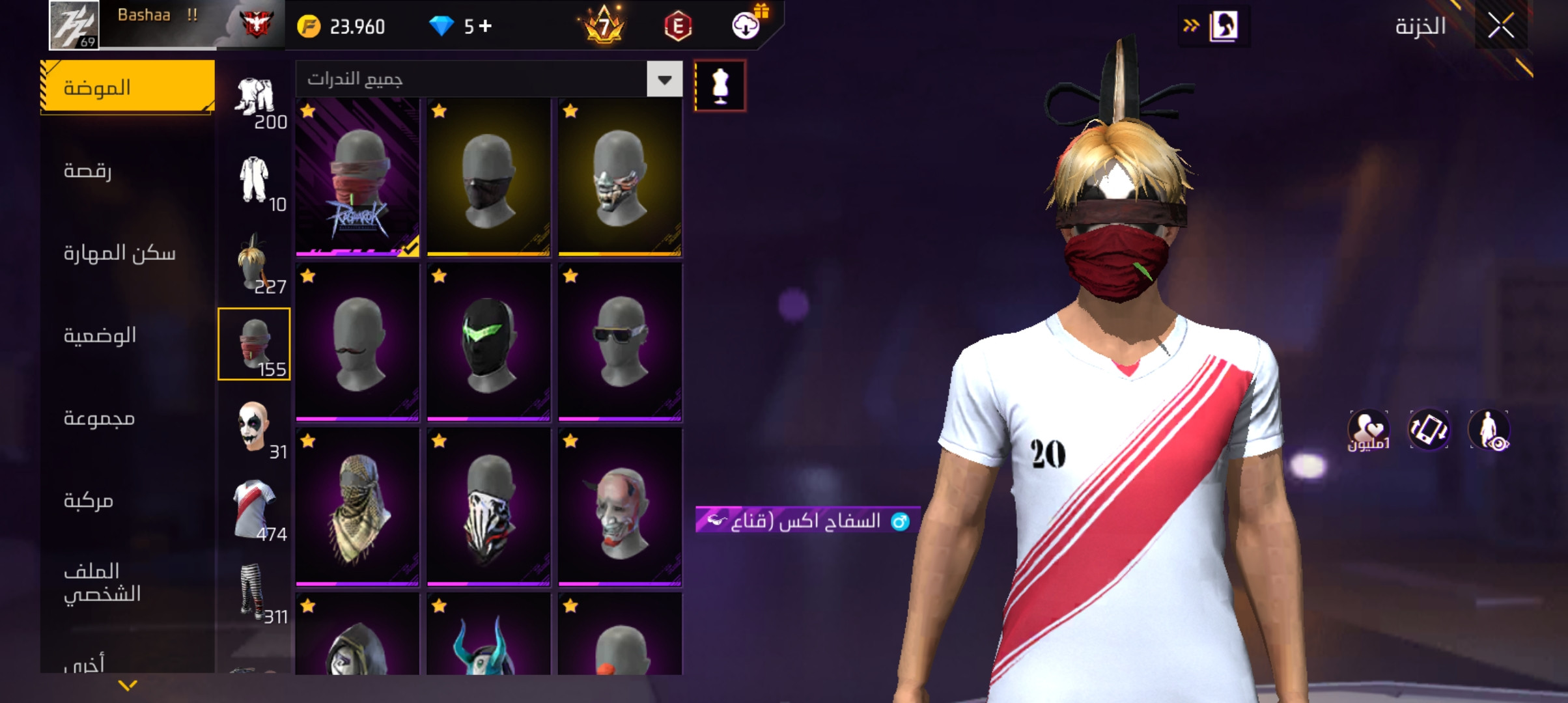Select the Ragnarok red bandana mask
The width and height of the screenshot is (1568, 703).
pyautogui.click(x=357, y=177)
